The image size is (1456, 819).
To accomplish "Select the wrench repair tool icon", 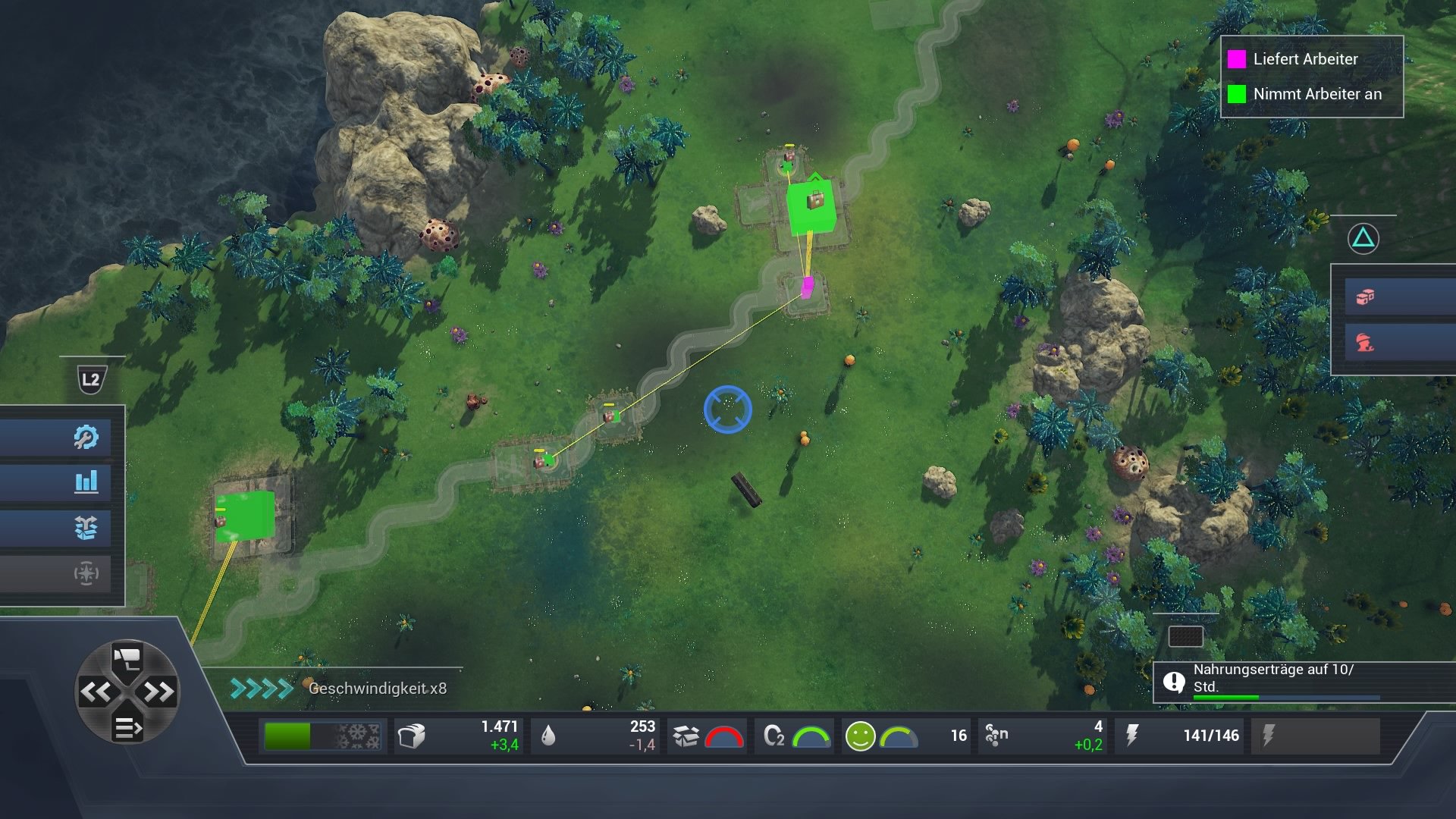I will point(86,436).
